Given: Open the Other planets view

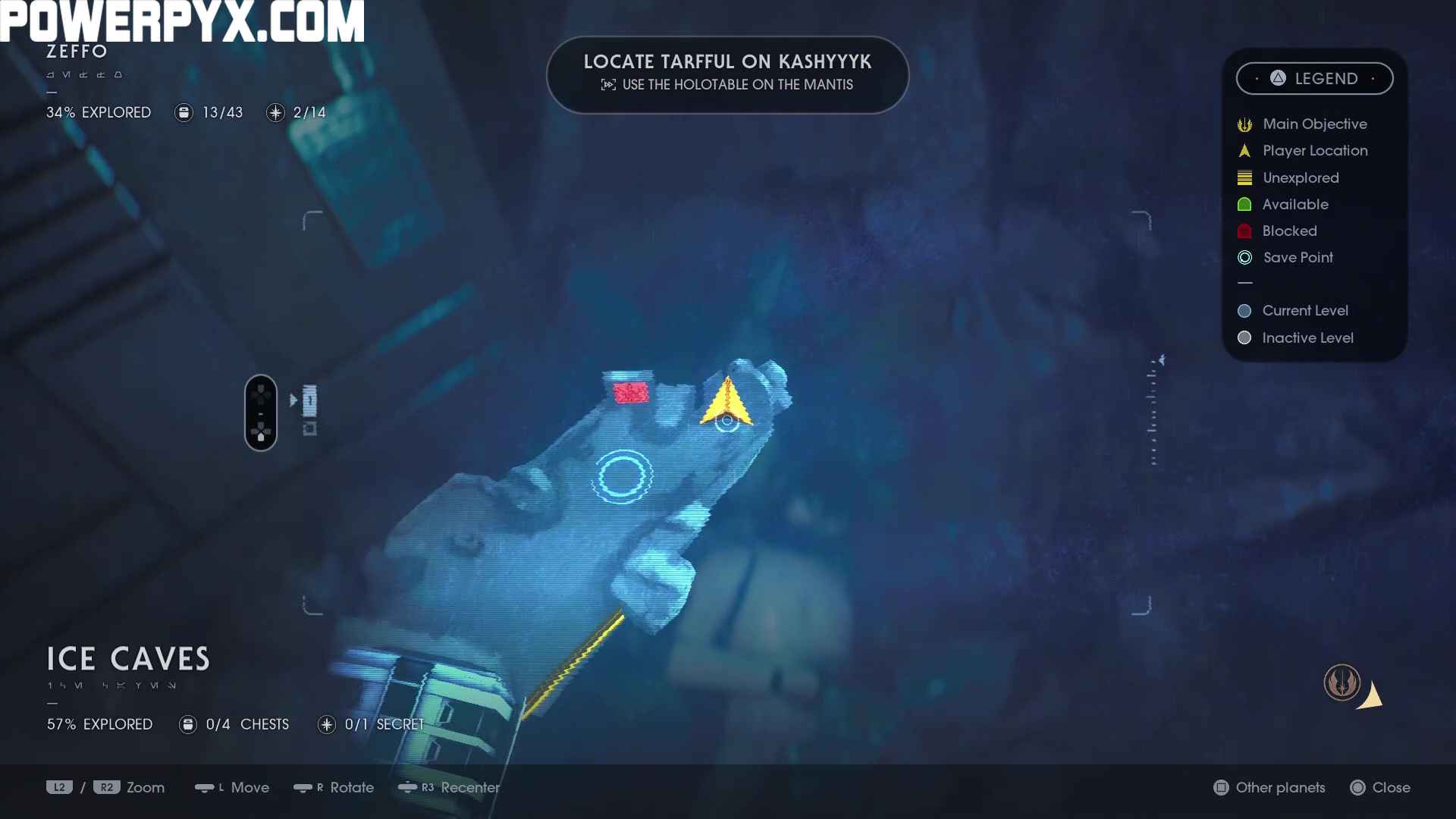Looking at the screenshot, I should tap(1270, 788).
